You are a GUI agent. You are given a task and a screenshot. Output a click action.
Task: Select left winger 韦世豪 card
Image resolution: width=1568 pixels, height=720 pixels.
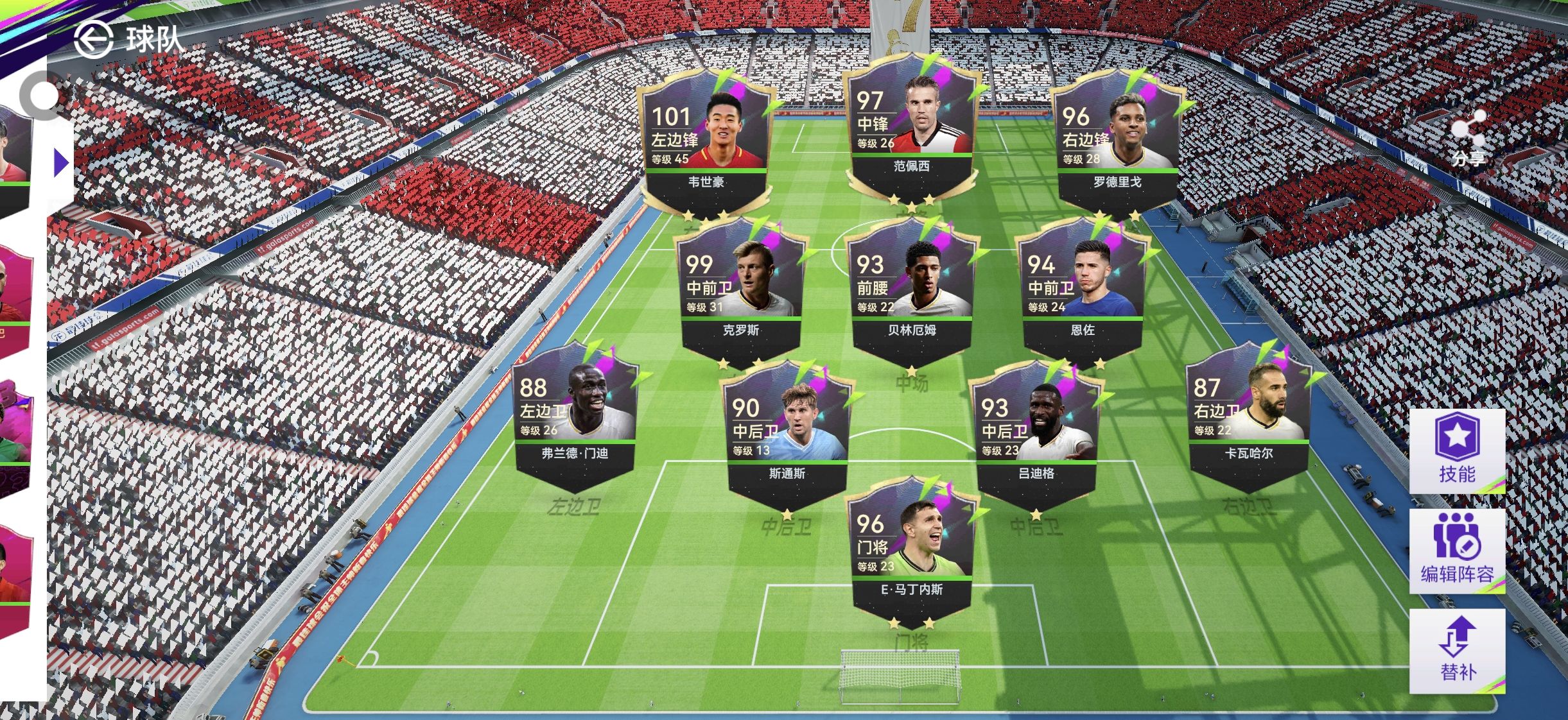point(706,141)
